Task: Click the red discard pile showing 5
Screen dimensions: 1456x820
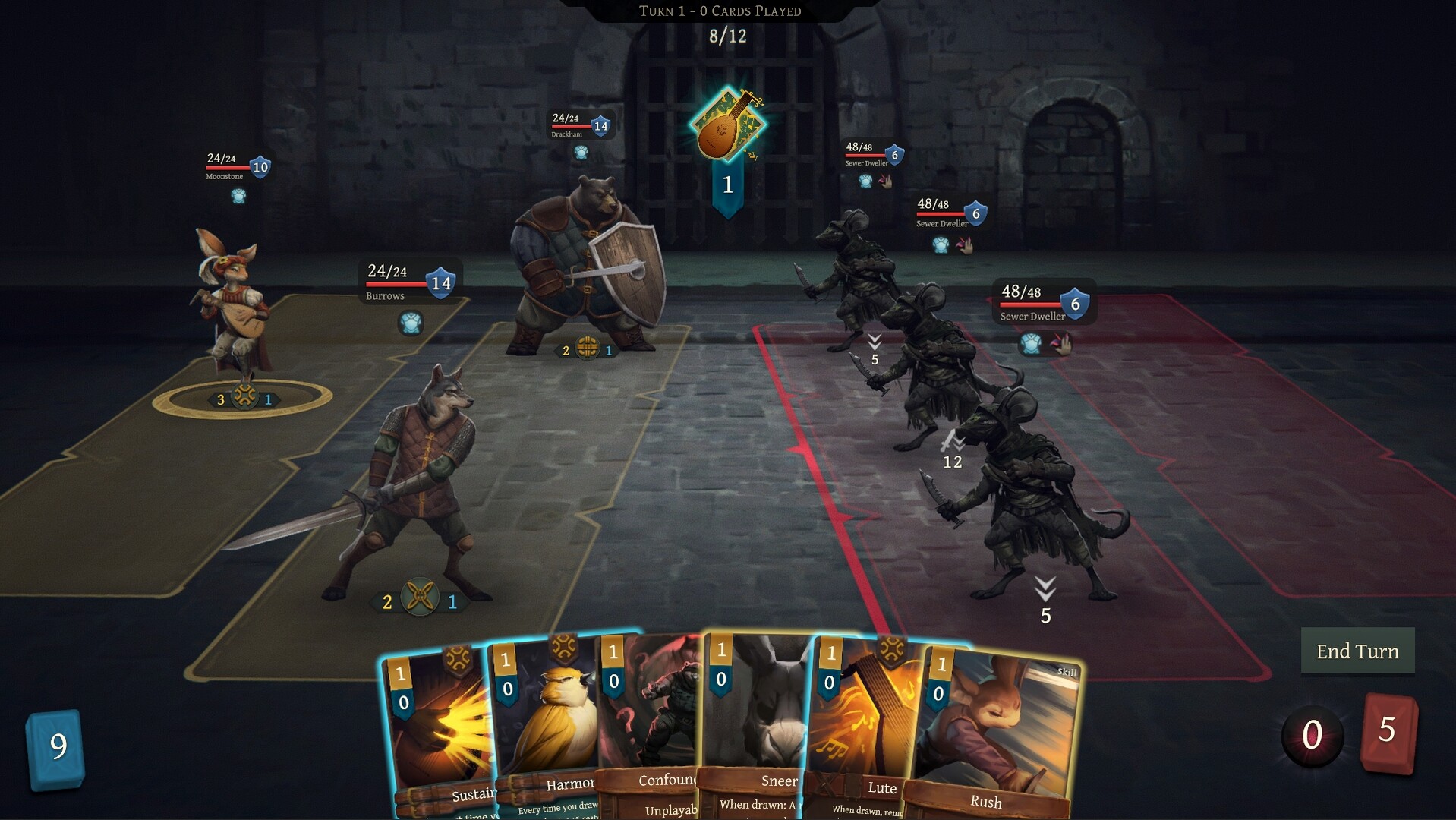Action: 1388,730
